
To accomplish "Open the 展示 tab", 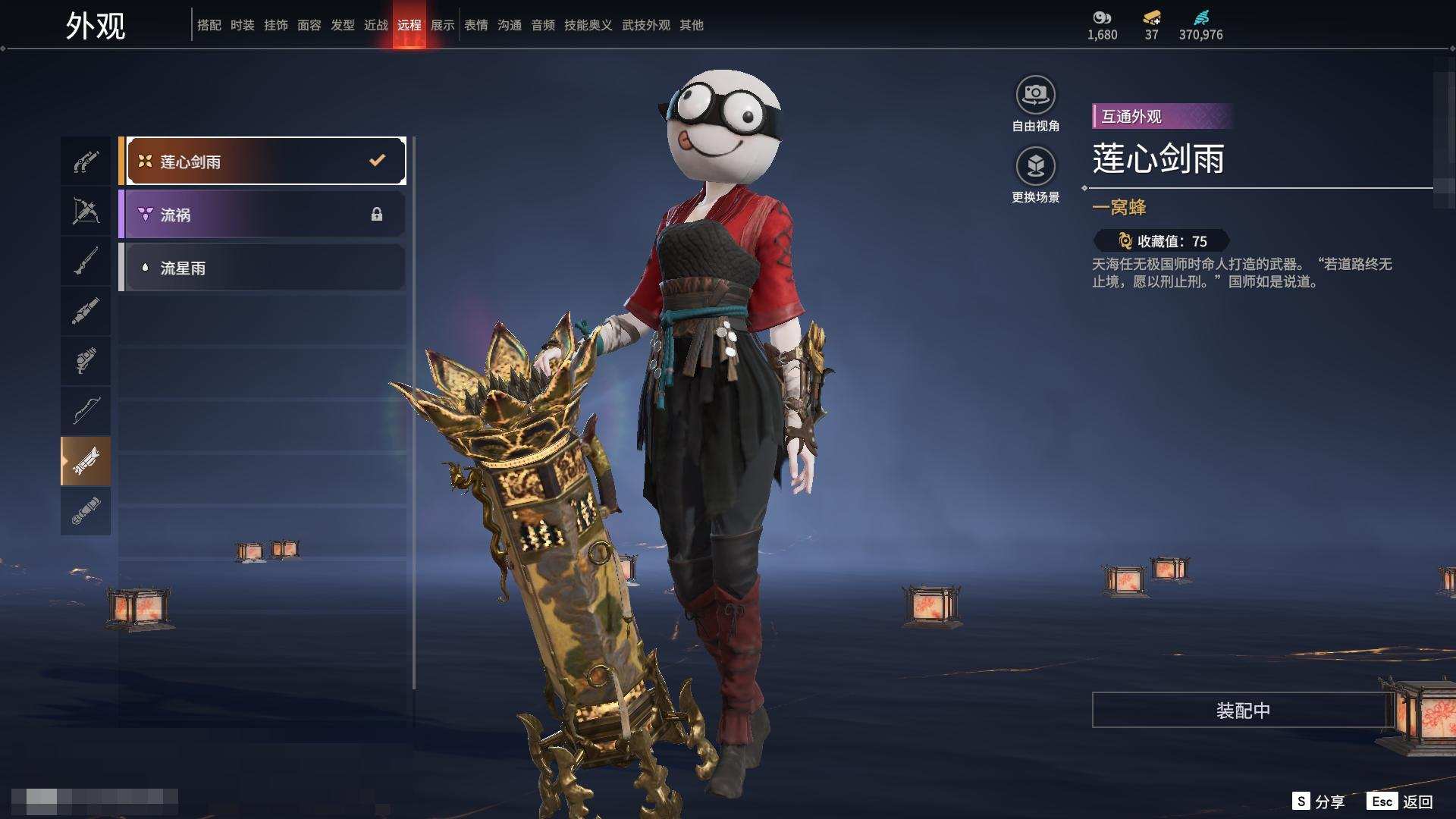I will click(x=442, y=25).
